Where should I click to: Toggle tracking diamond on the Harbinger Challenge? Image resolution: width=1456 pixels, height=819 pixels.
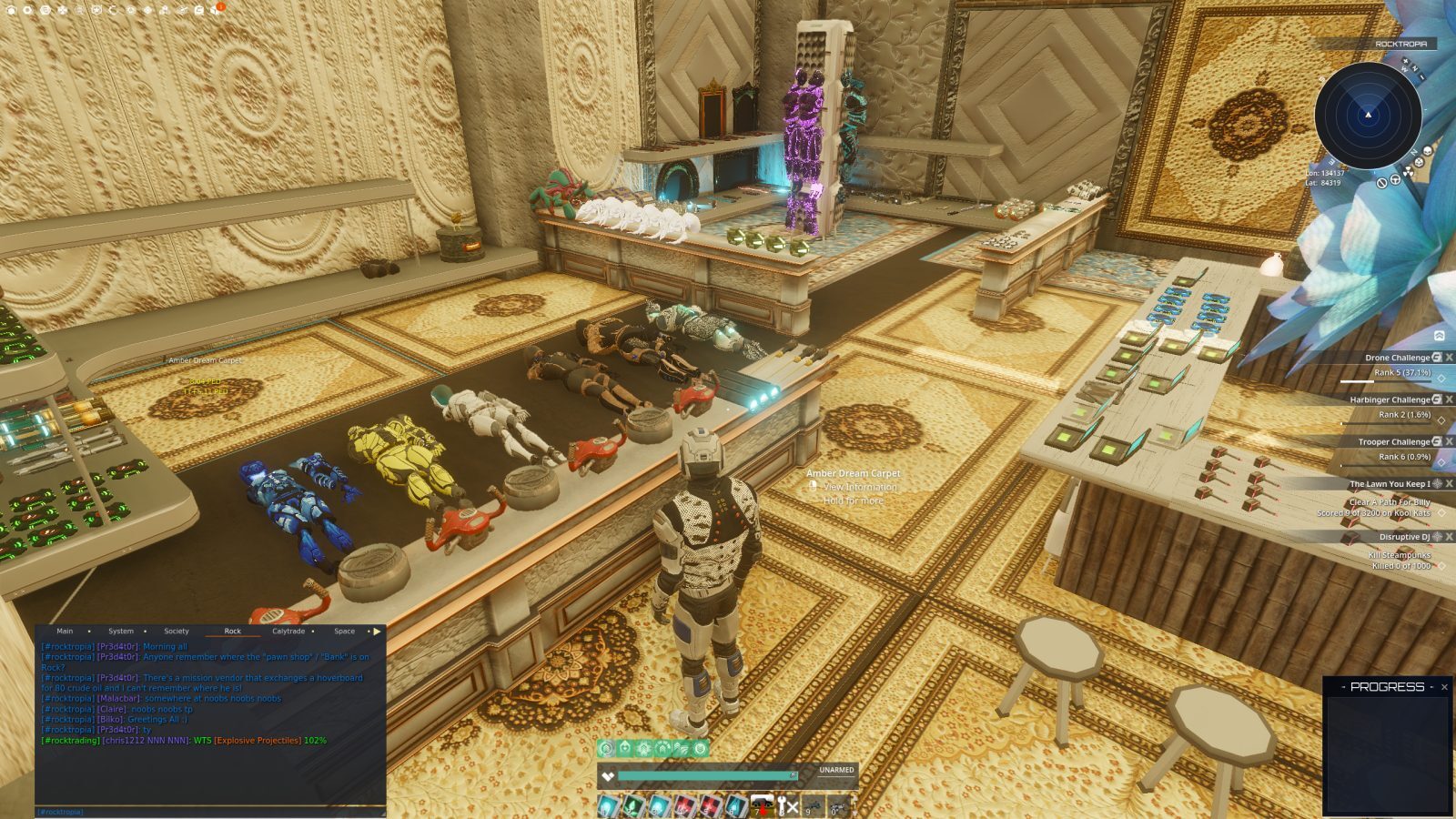coord(1441,420)
